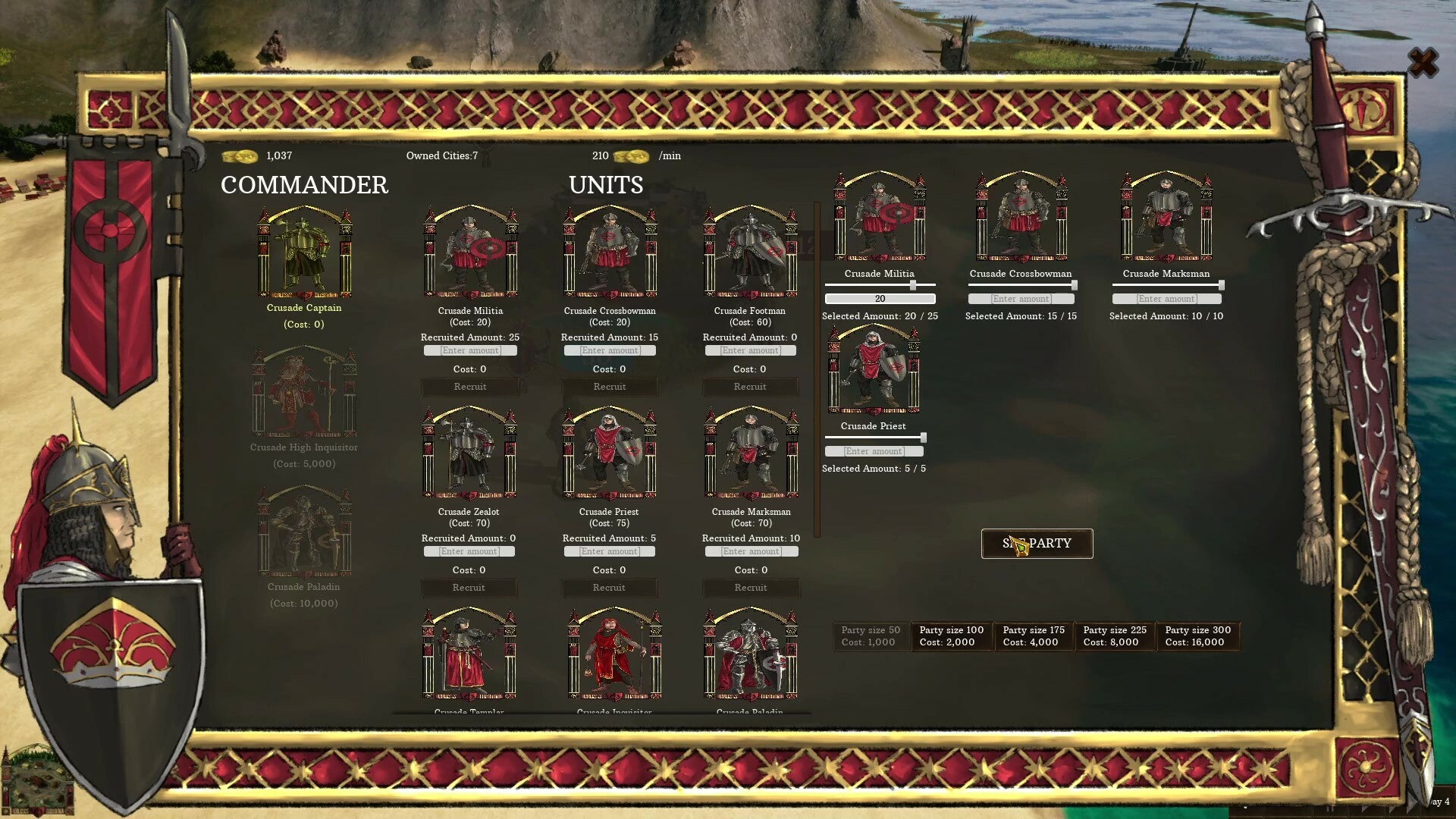Recruit Crusade Zealot units
The height and width of the screenshot is (819, 1456).
click(469, 588)
